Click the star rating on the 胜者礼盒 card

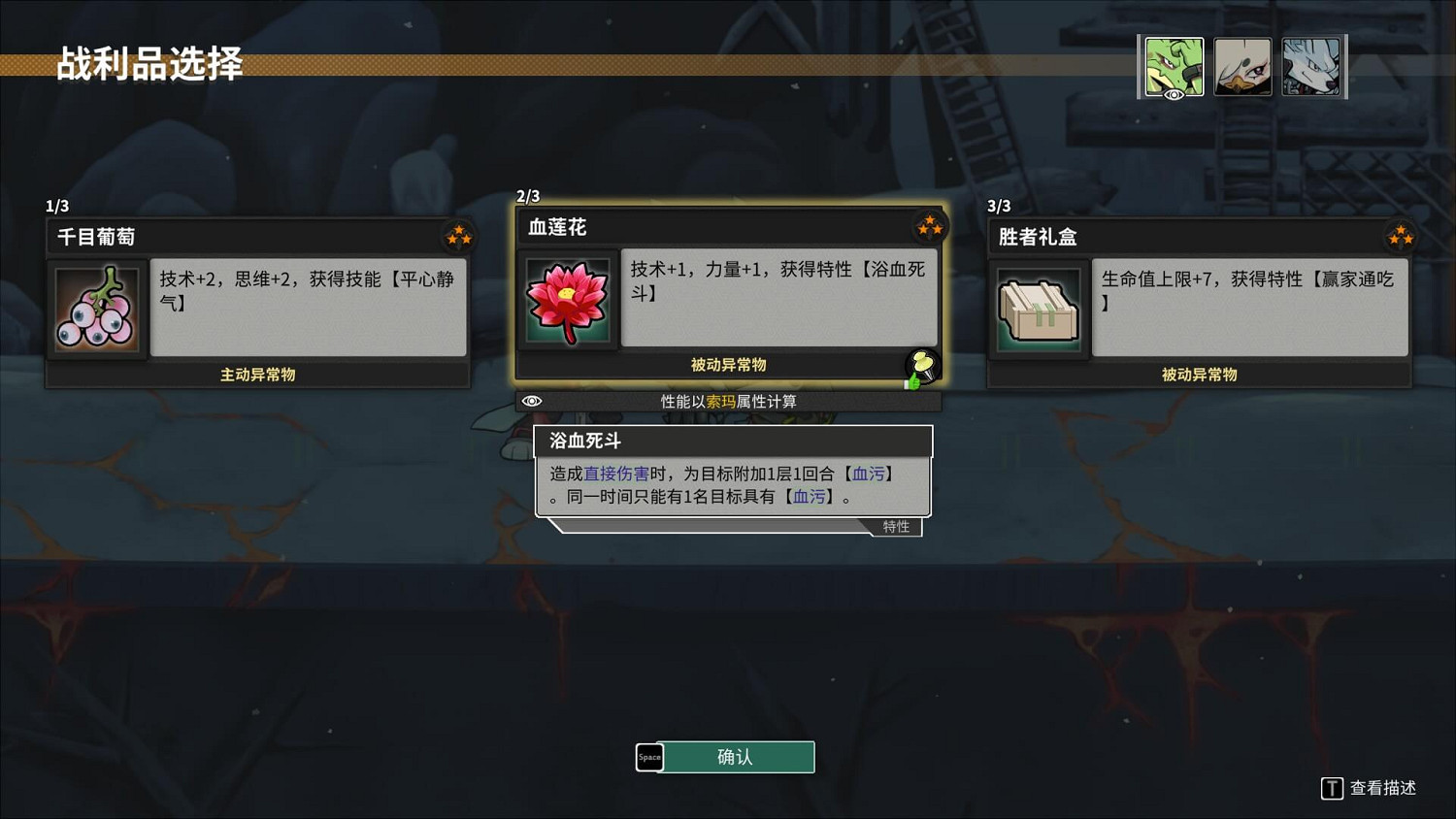point(1400,236)
